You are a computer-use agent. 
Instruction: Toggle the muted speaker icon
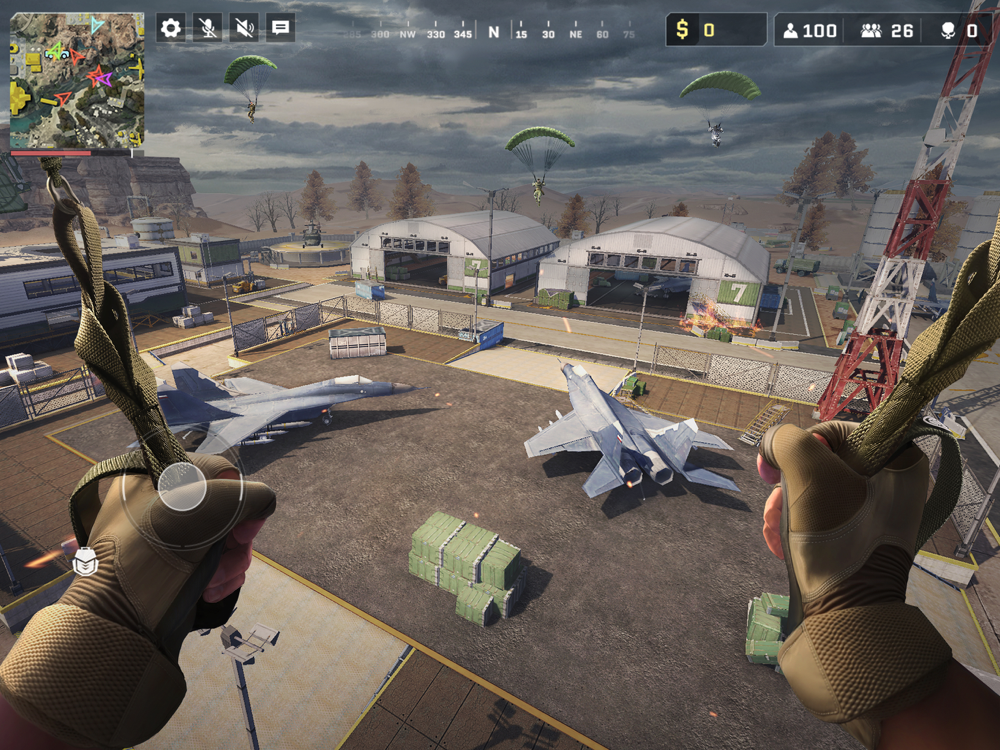click(244, 28)
